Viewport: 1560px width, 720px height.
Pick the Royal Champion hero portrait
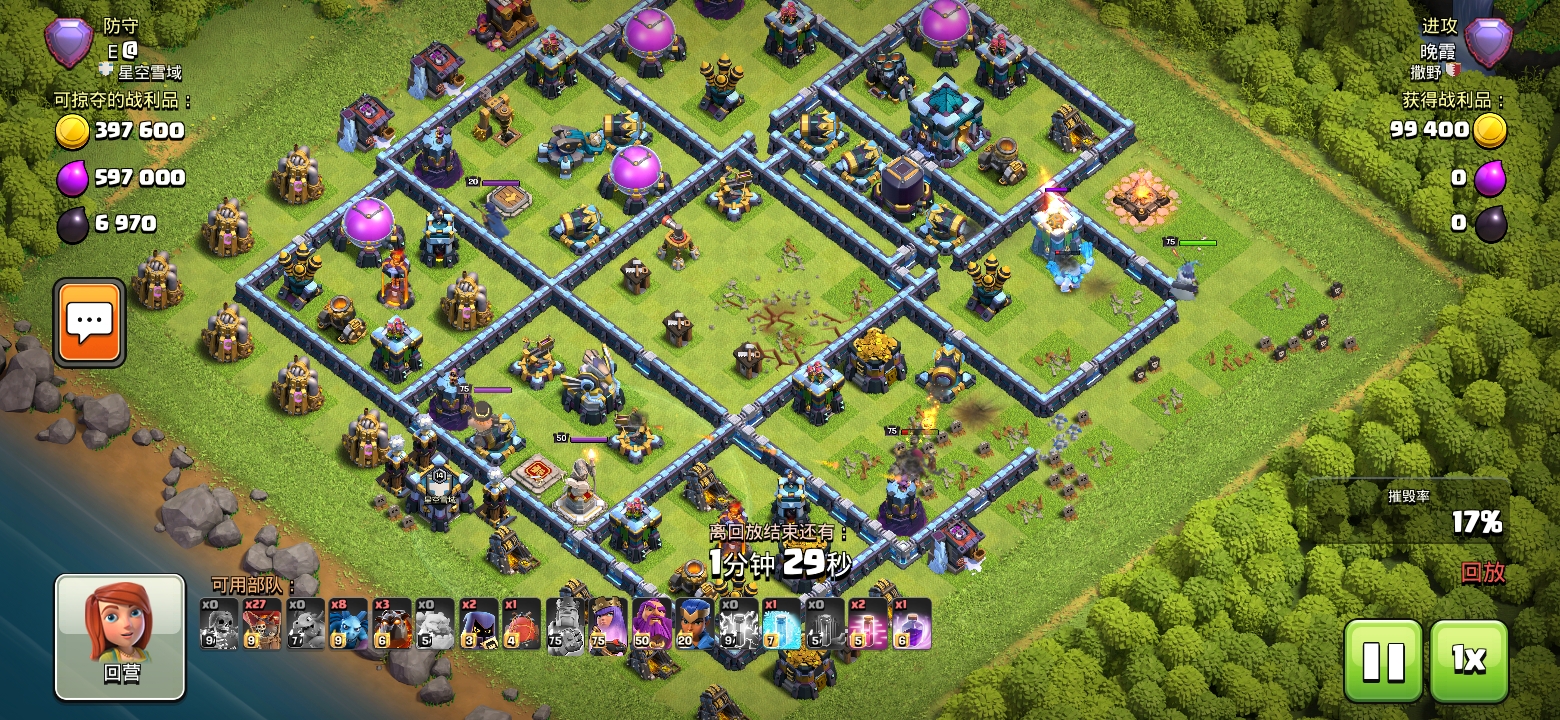tap(695, 624)
